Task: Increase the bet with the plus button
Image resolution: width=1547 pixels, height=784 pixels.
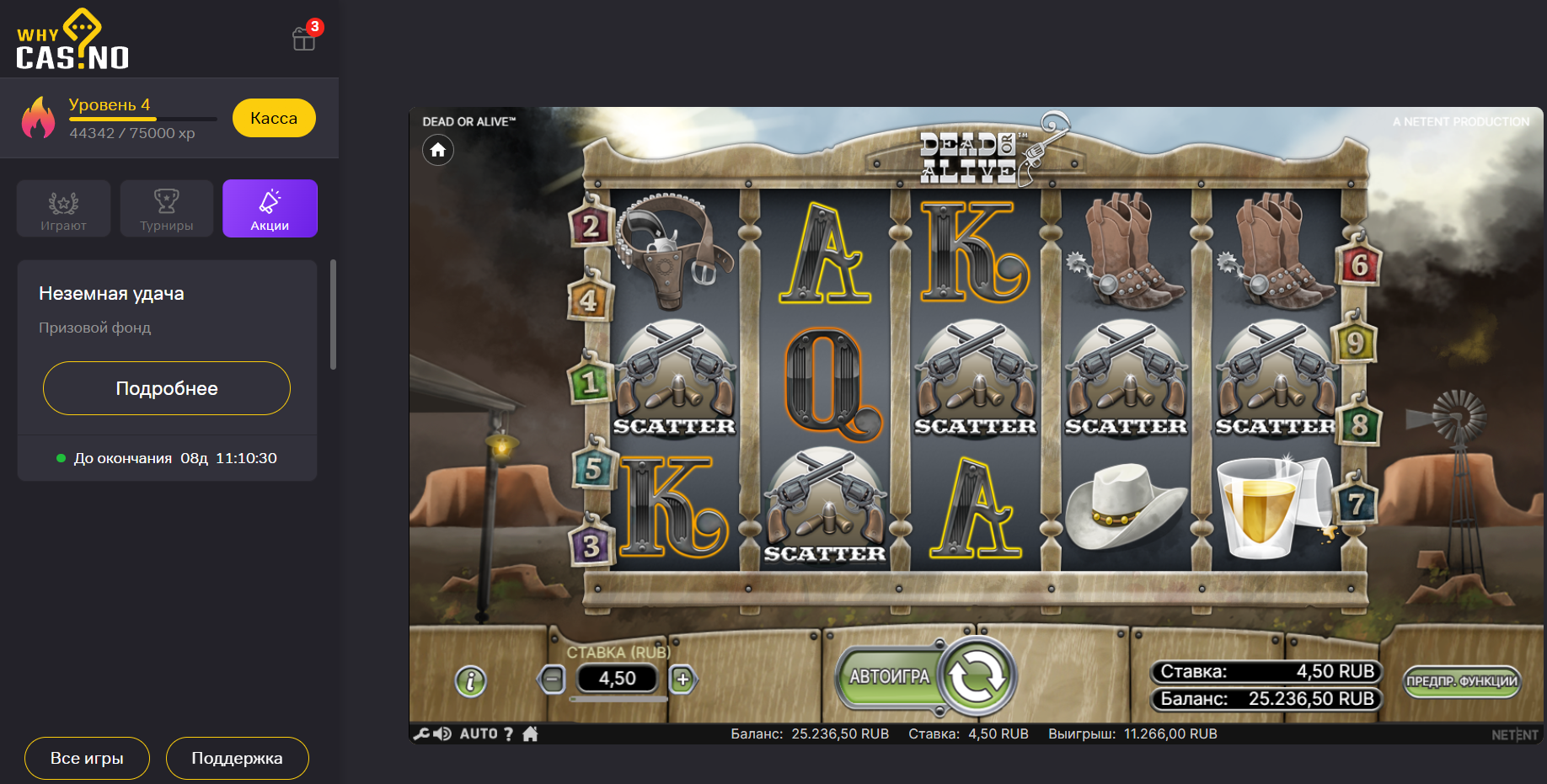Action: pos(682,679)
